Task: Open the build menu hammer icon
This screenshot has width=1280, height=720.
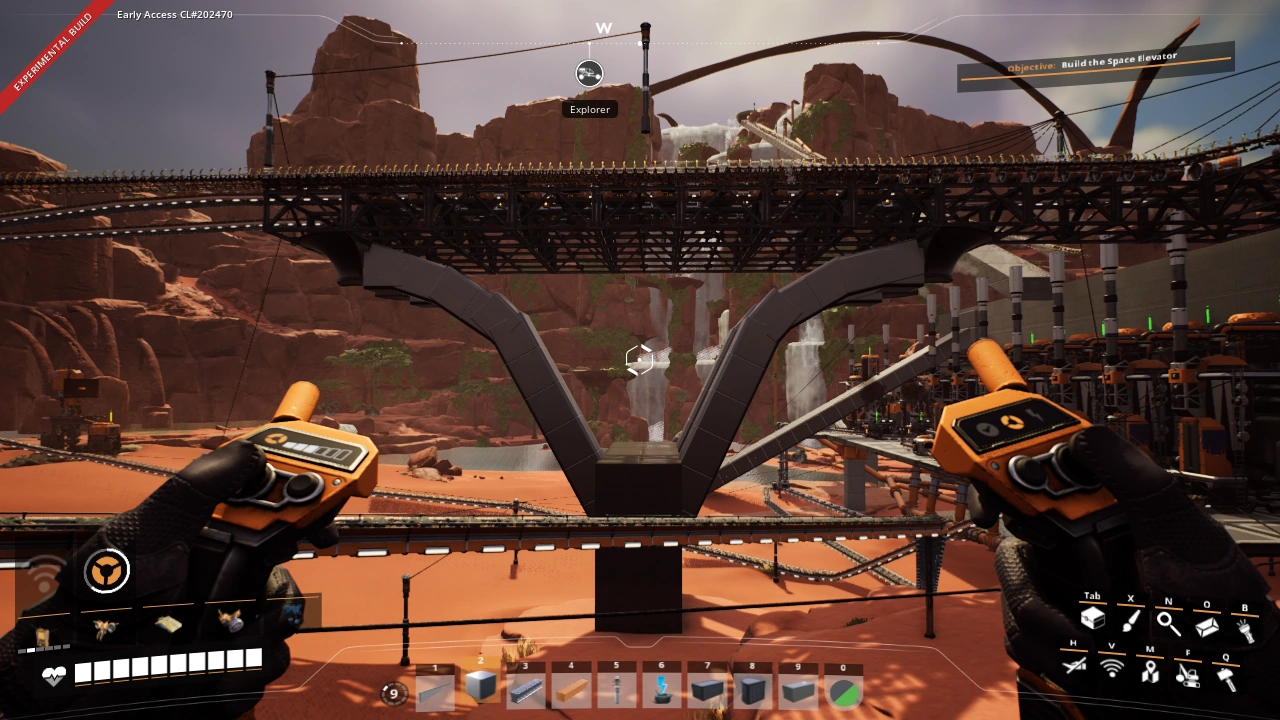Action: 1225,678
